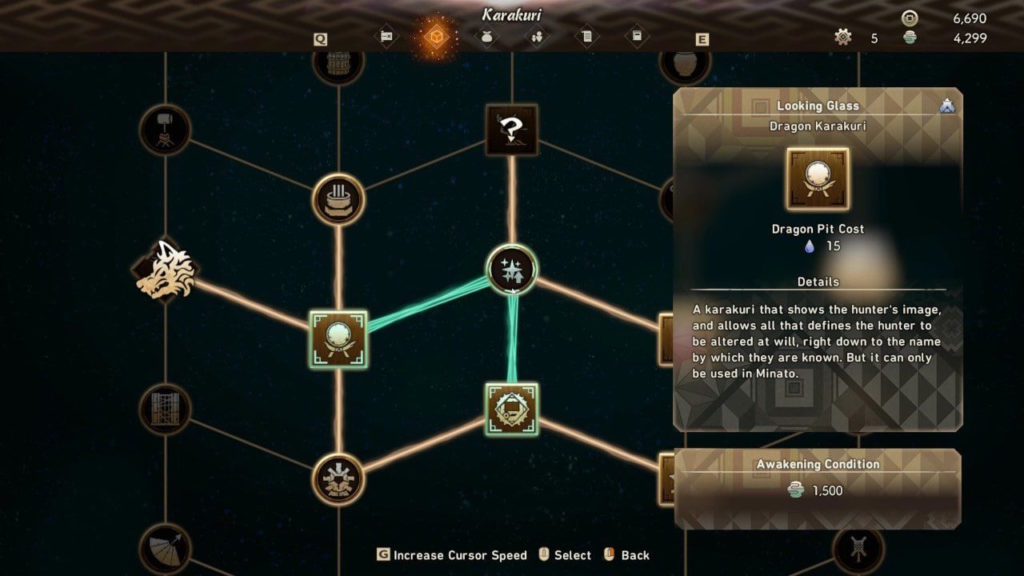Open the active Karakuri cube tab
This screenshot has width=1024, height=576.
coord(436,37)
